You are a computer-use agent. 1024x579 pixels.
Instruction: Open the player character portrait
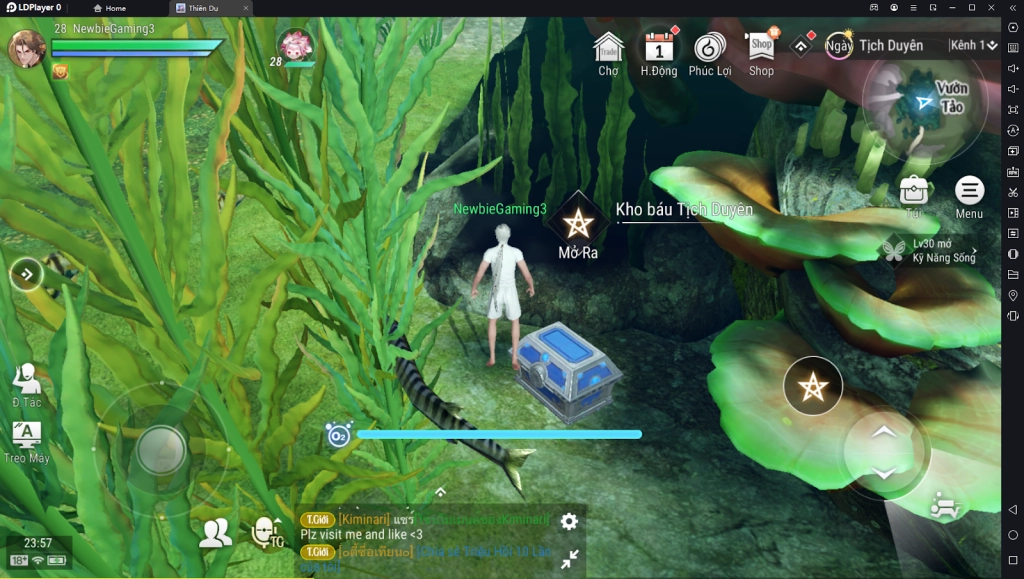pos(27,48)
